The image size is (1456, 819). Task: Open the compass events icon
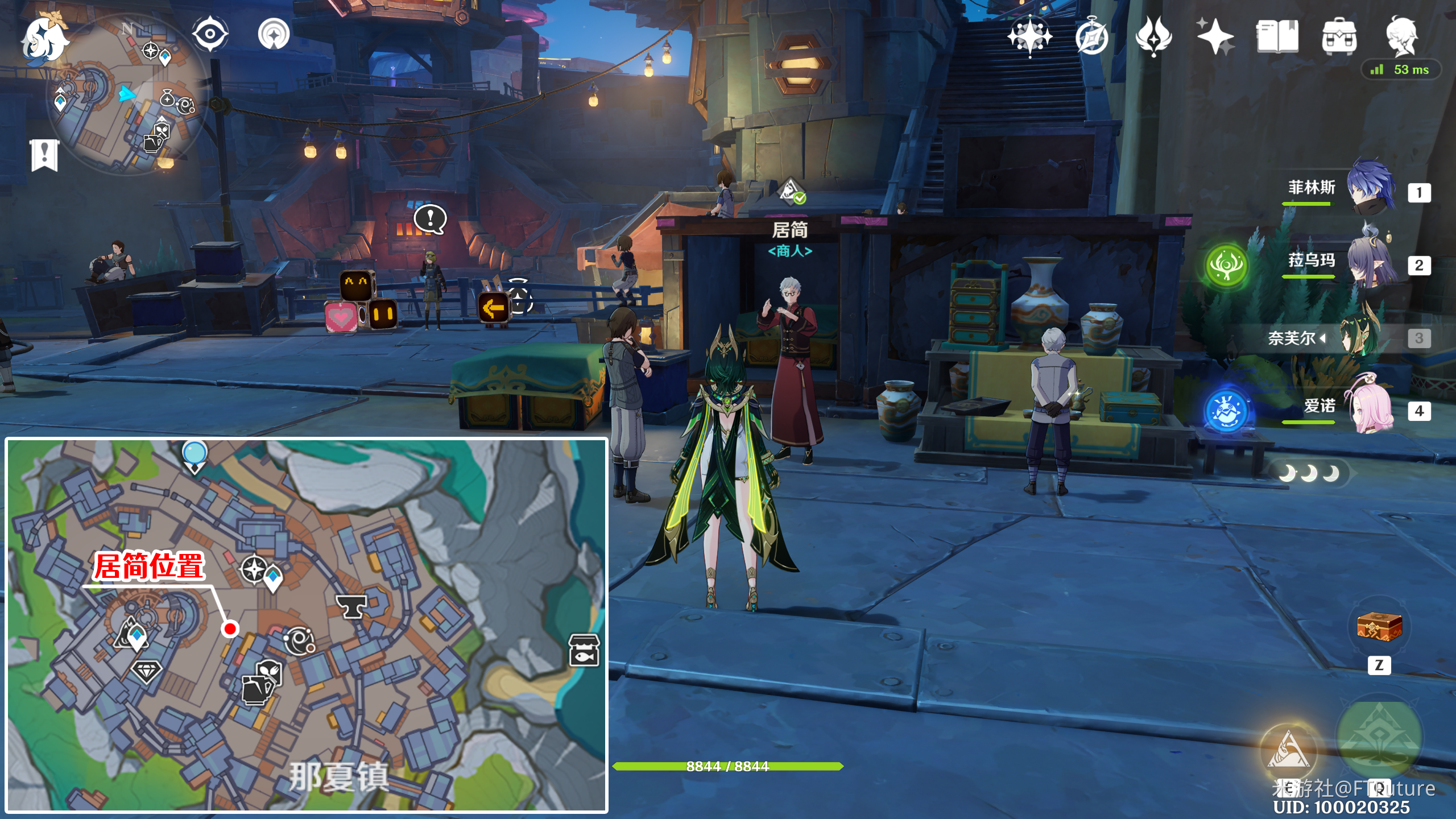point(1092,38)
